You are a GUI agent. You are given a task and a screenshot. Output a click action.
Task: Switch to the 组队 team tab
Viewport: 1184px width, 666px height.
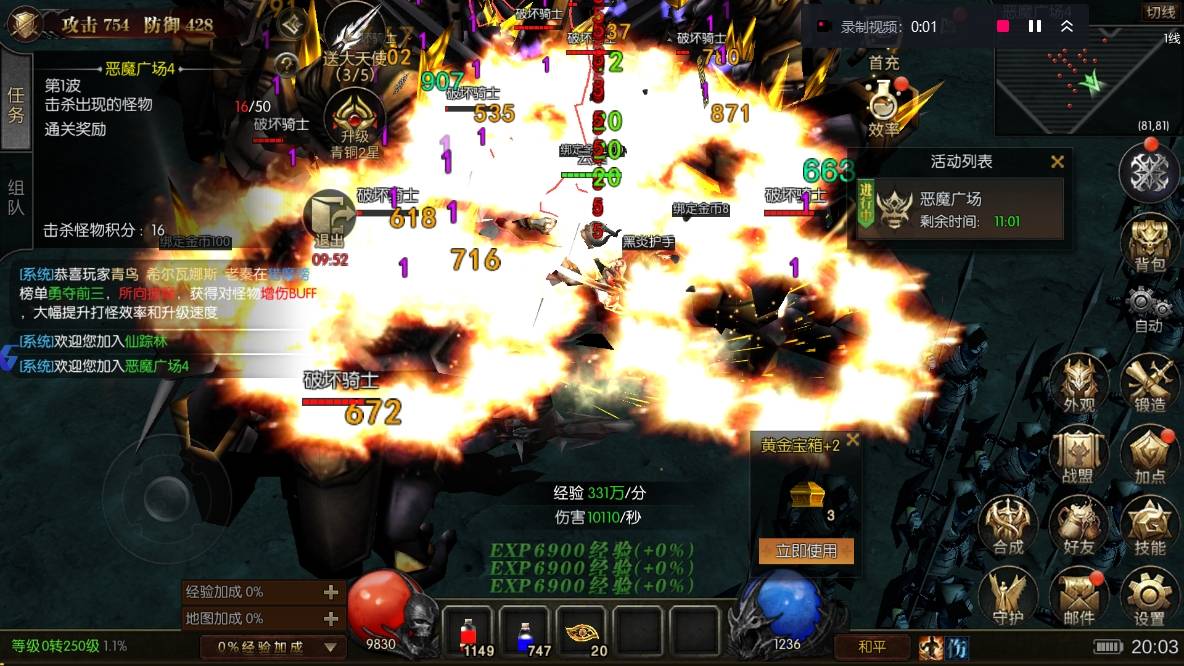point(16,197)
